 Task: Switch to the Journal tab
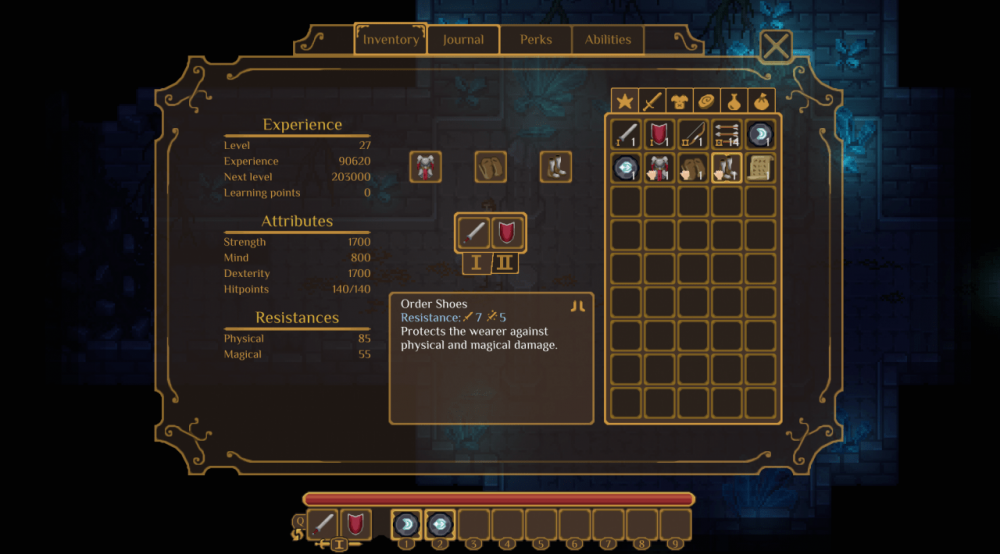[463, 40]
